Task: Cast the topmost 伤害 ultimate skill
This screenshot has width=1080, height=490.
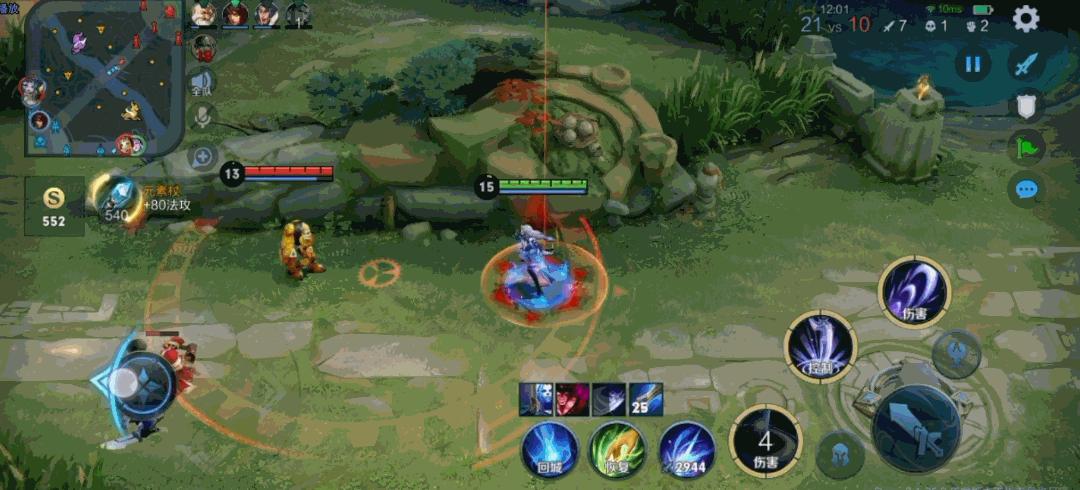Action: tap(913, 291)
